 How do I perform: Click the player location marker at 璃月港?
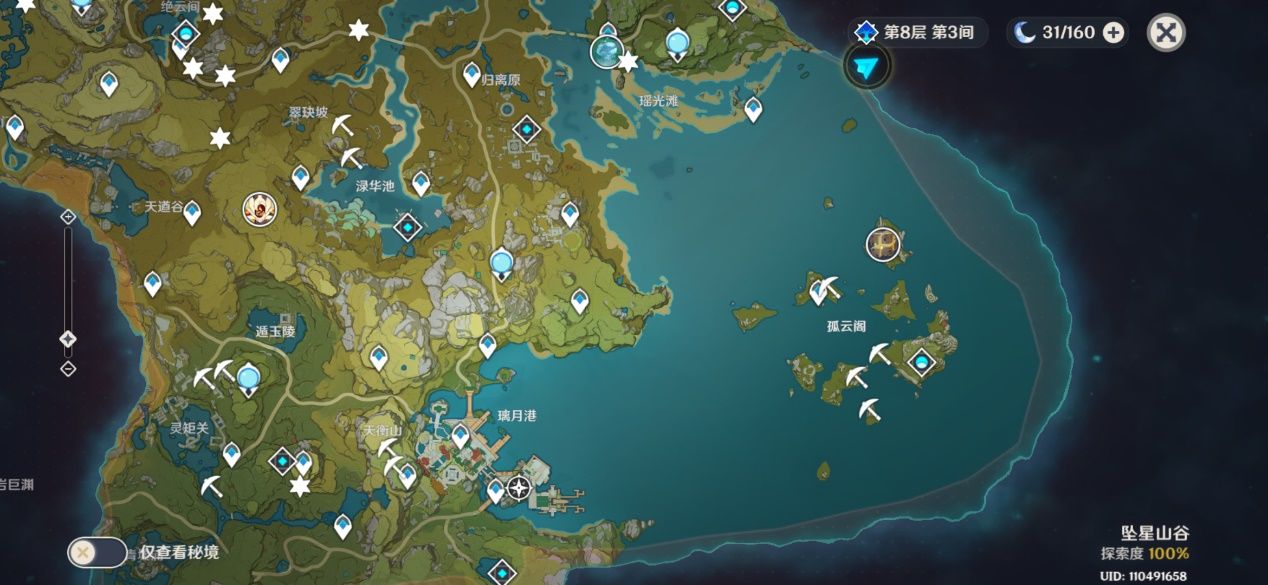point(519,488)
